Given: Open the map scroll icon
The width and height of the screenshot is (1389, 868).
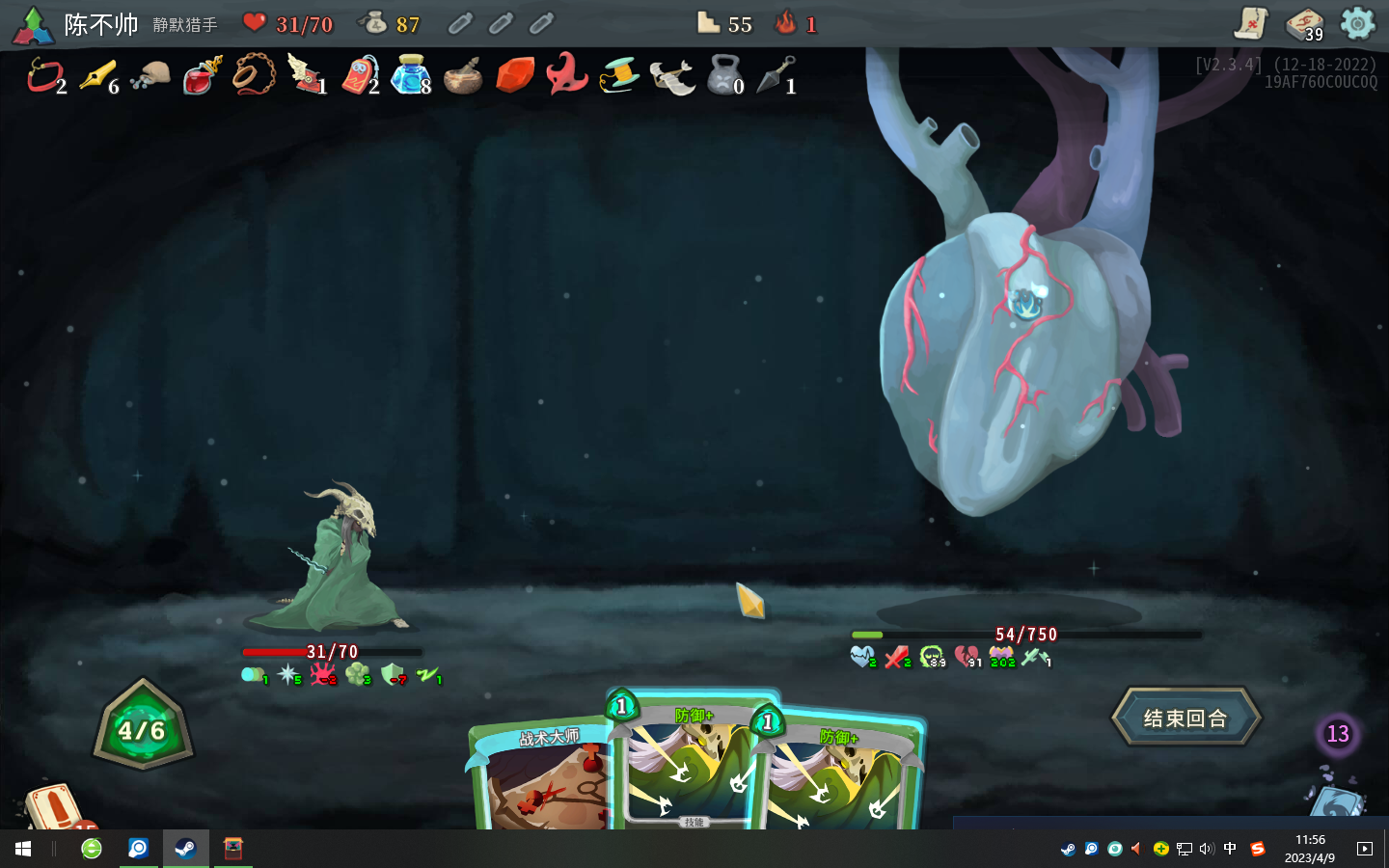Looking at the screenshot, I should 1251,23.
